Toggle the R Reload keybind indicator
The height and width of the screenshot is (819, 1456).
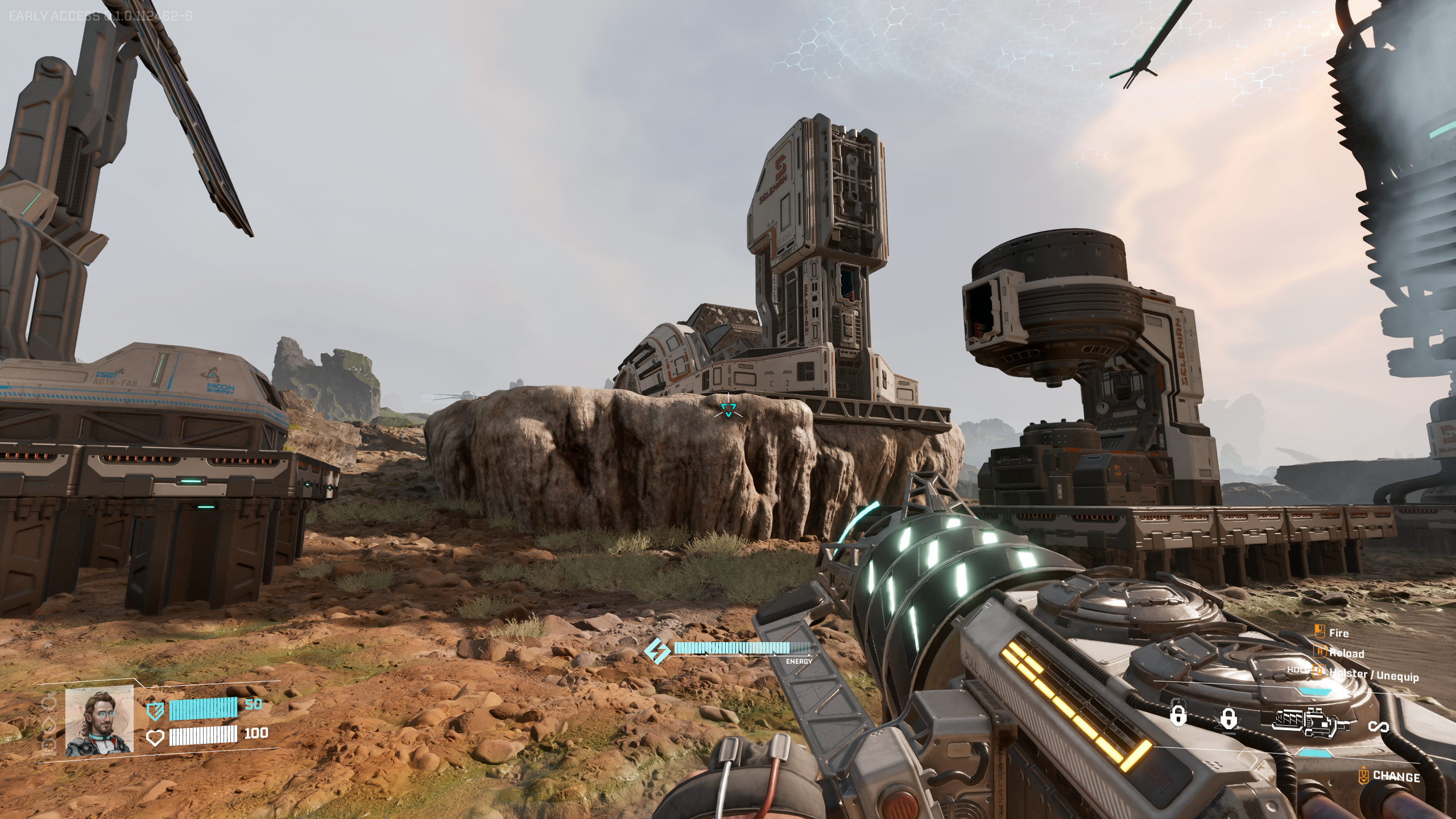1319,653
